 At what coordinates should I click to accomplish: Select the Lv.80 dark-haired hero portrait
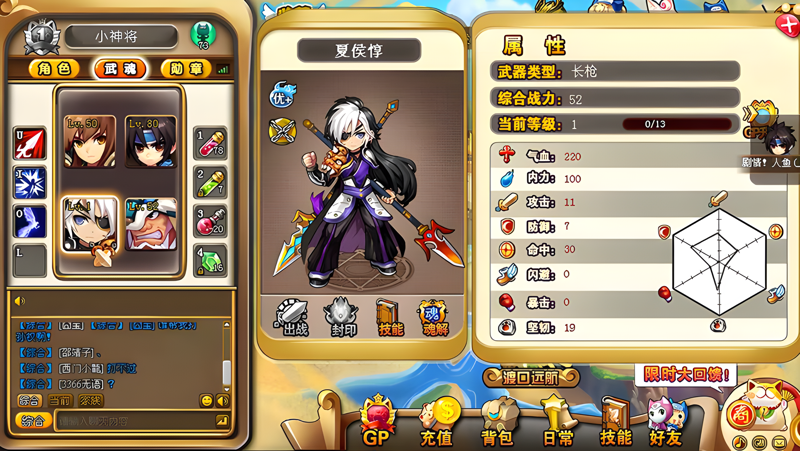pos(151,142)
